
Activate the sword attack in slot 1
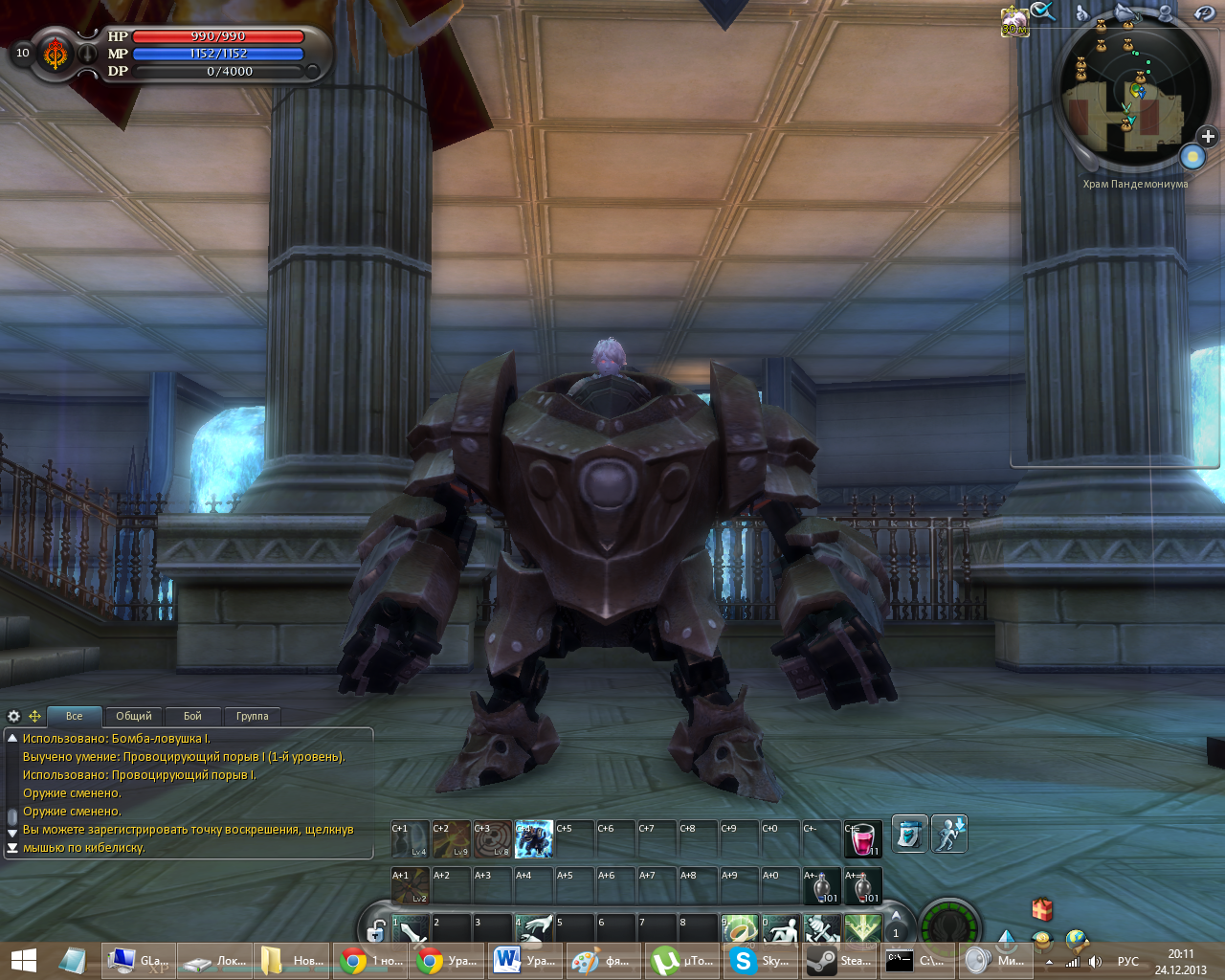coord(412,928)
